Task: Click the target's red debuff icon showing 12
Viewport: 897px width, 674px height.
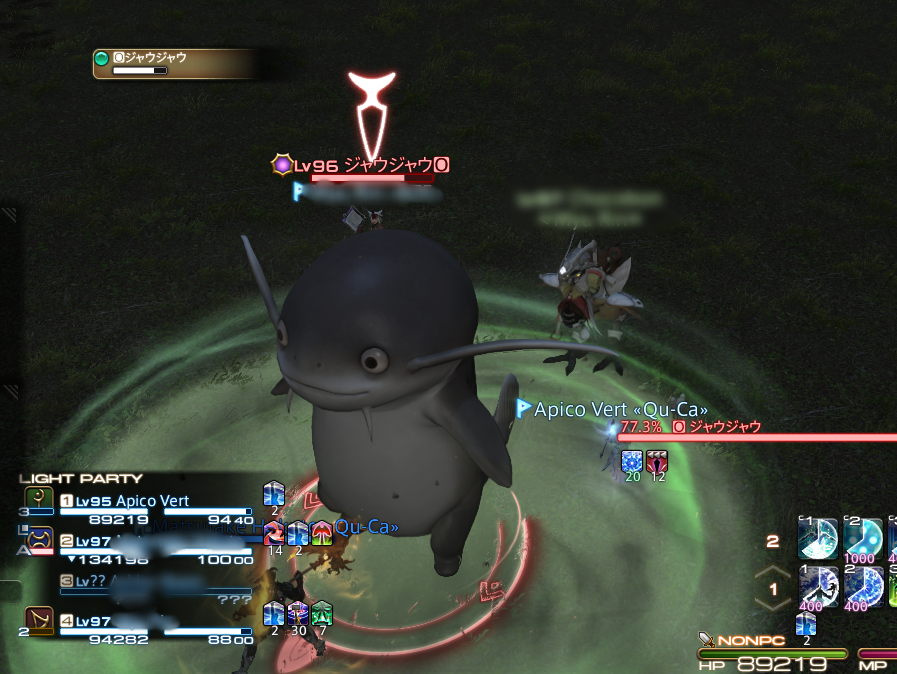Action: pos(657,462)
